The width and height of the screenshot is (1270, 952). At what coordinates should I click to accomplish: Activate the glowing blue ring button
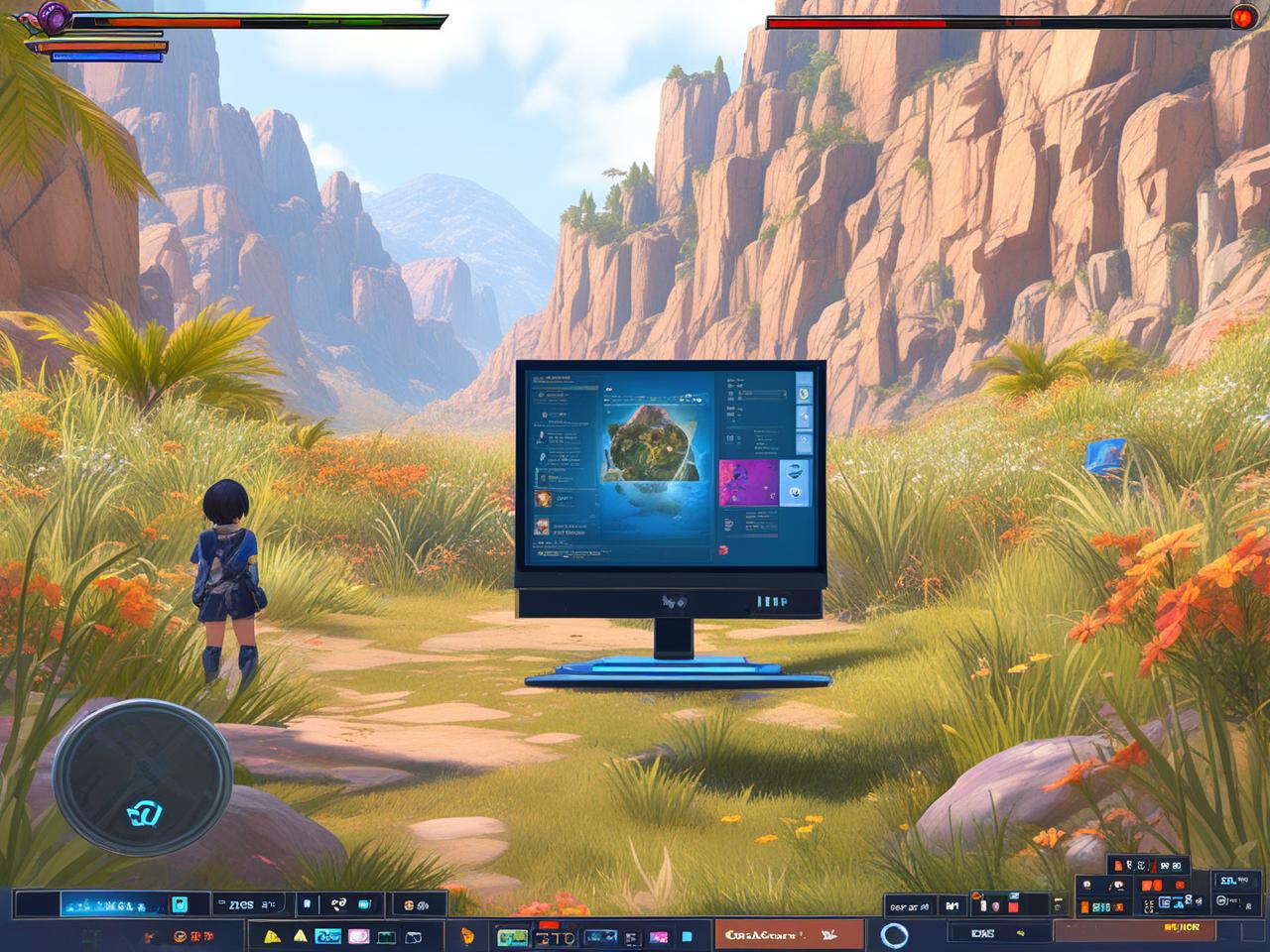(894, 935)
